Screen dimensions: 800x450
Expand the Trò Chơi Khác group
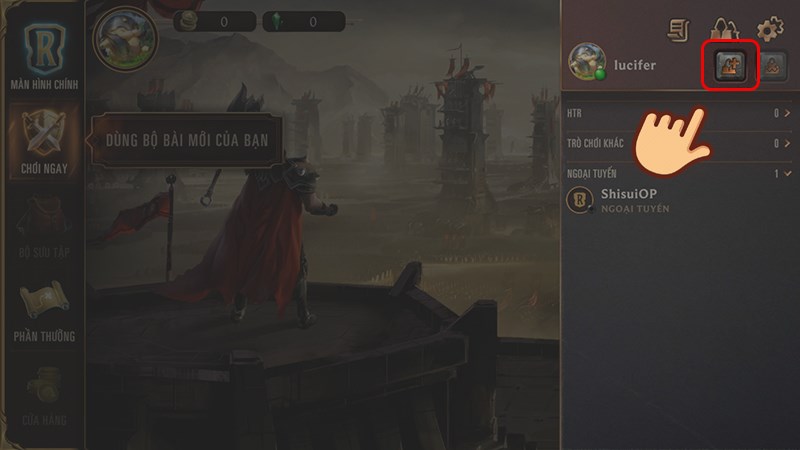point(677,144)
